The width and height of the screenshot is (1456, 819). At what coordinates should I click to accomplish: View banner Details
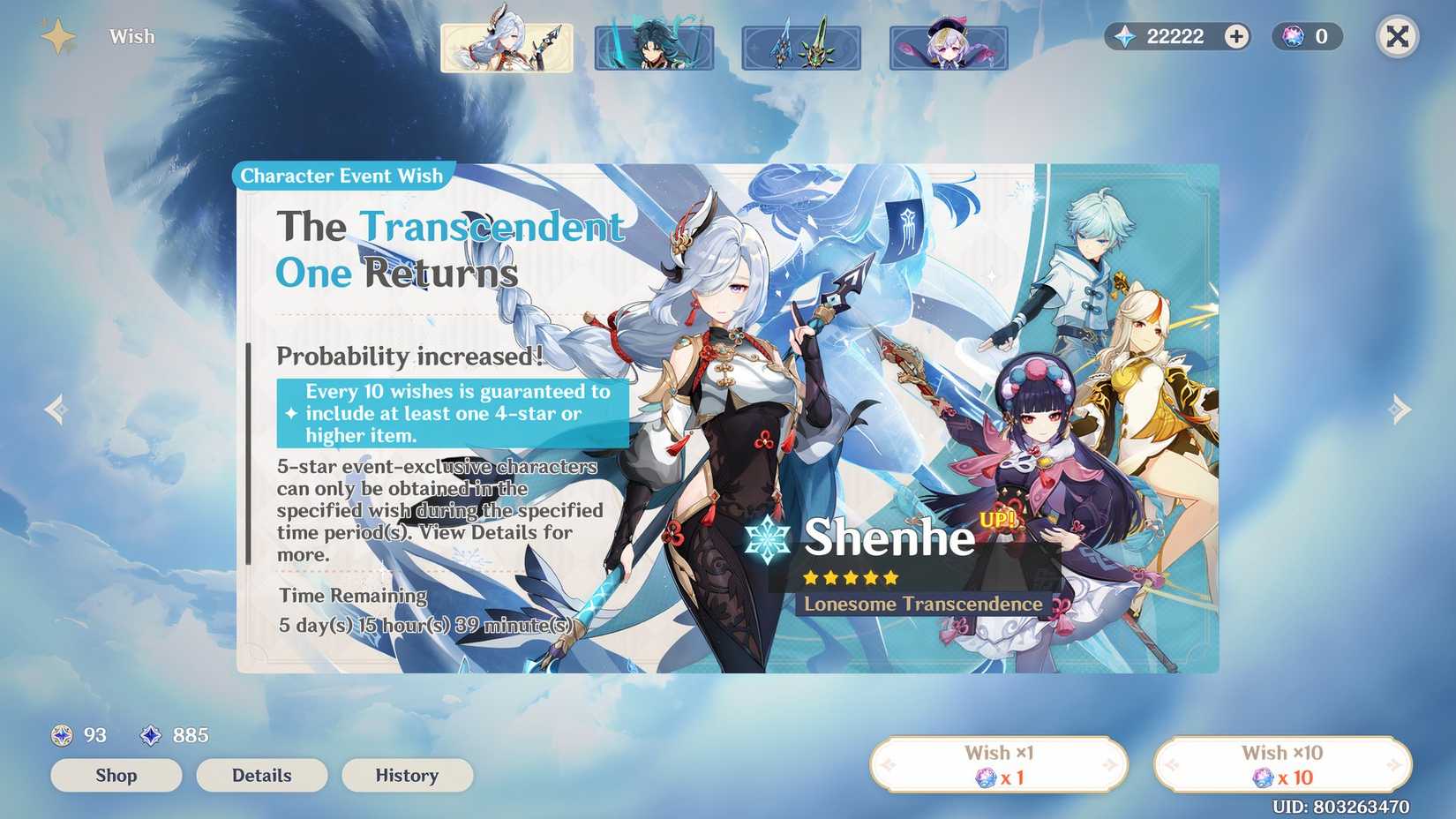pyautogui.click(x=261, y=776)
